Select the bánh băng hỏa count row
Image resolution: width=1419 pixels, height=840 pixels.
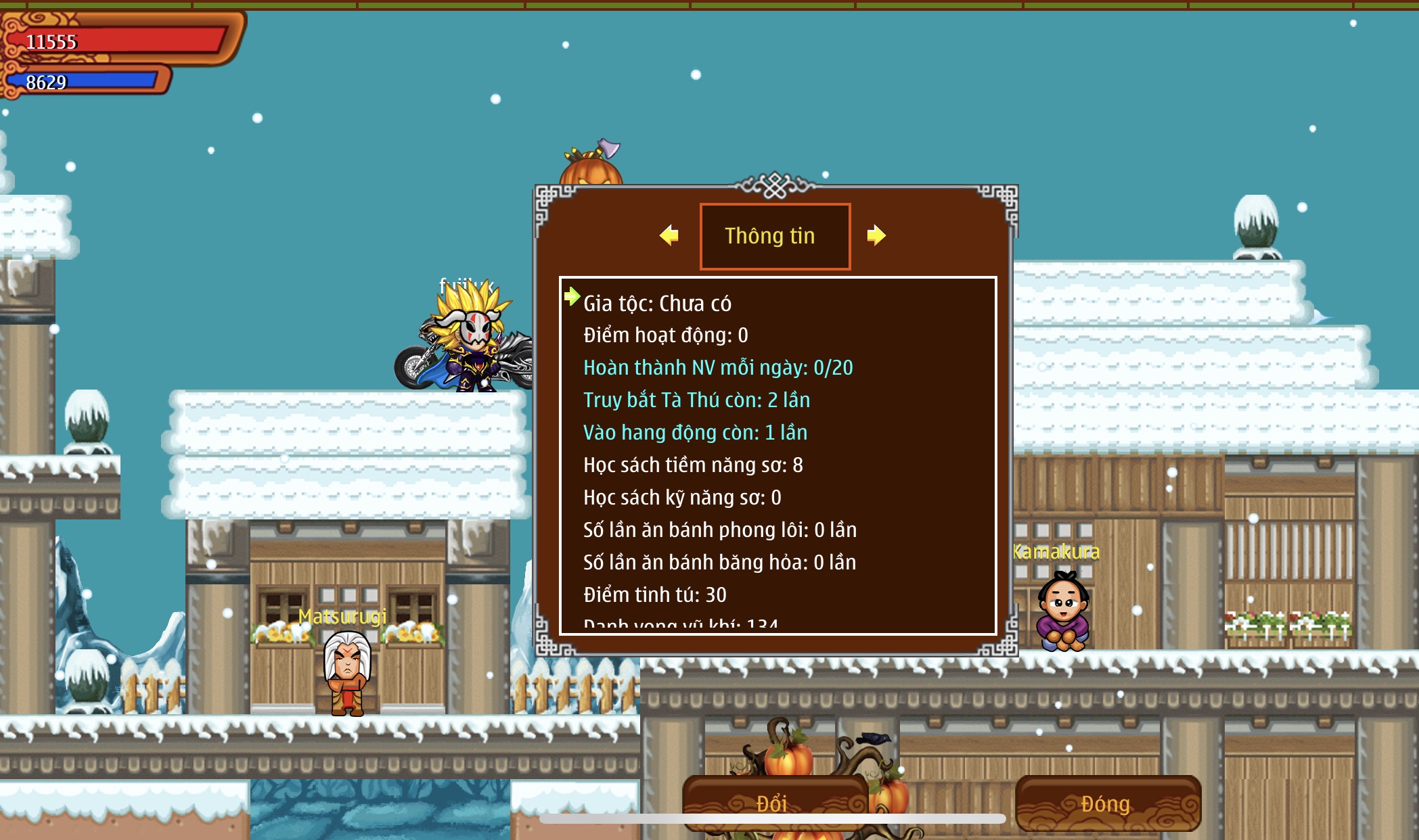(719, 563)
